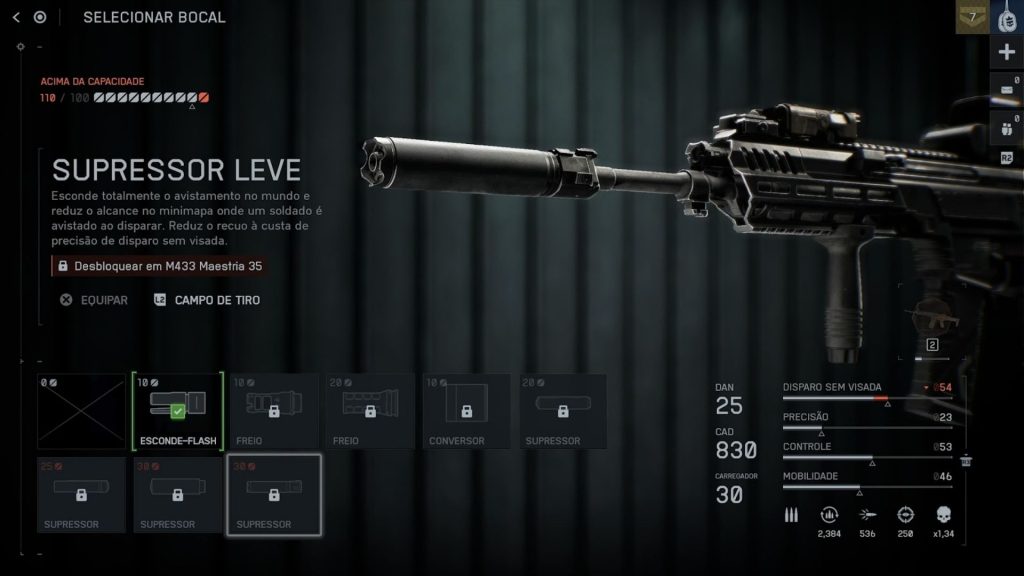Choose the equipped Esconde-Flash attachment

[177, 411]
